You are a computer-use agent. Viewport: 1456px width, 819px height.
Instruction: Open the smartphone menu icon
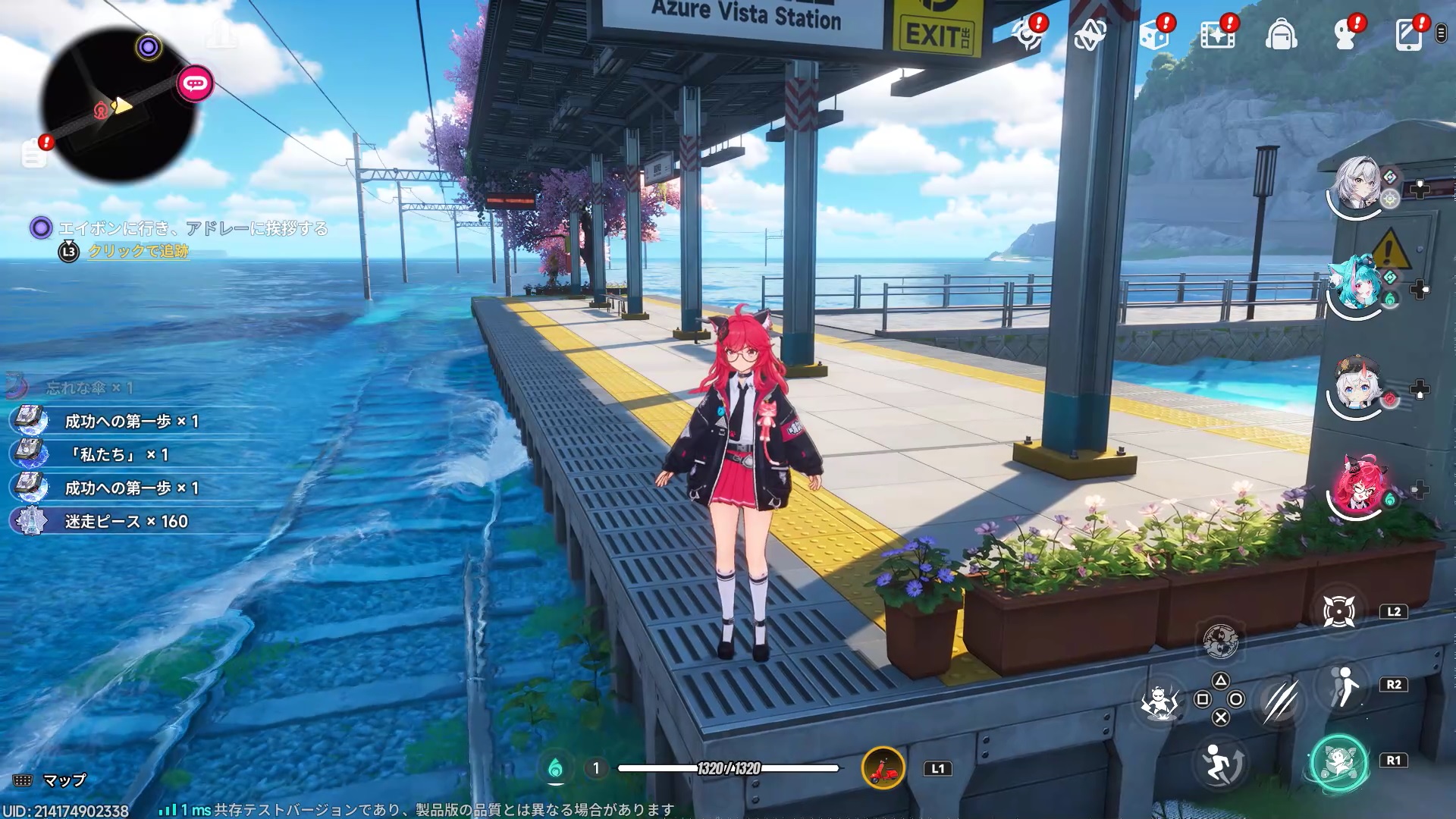(x=1408, y=35)
